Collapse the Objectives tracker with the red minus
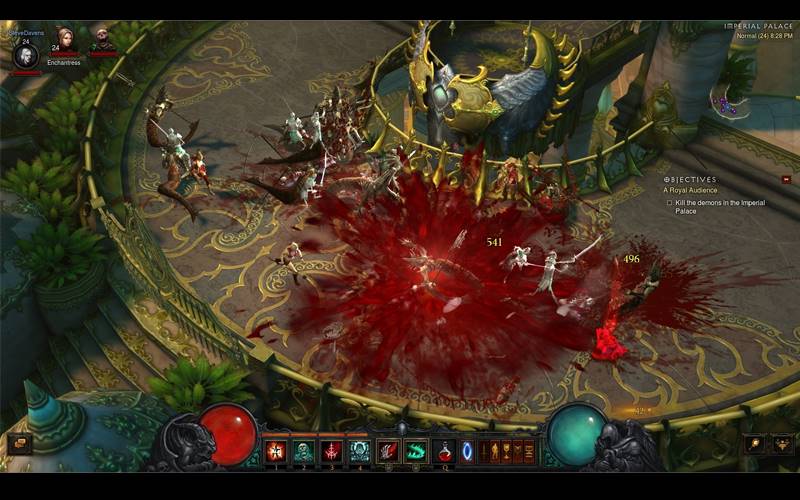Viewport: 800px width, 500px height. pyautogui.click(x=786, y=180)
